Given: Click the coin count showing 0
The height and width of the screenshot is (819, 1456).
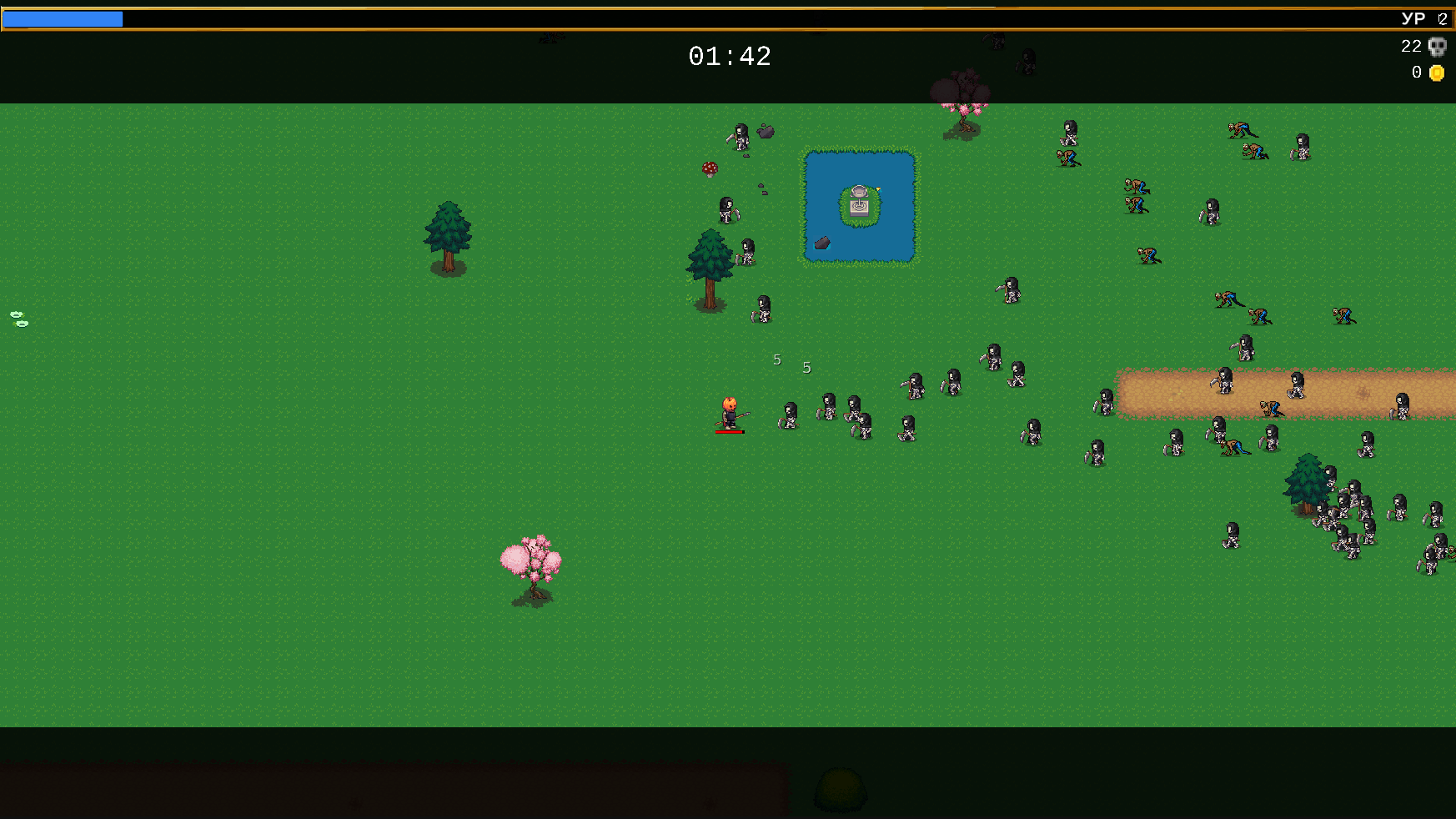Looking at the screenshot, I should coord(1417,73).
